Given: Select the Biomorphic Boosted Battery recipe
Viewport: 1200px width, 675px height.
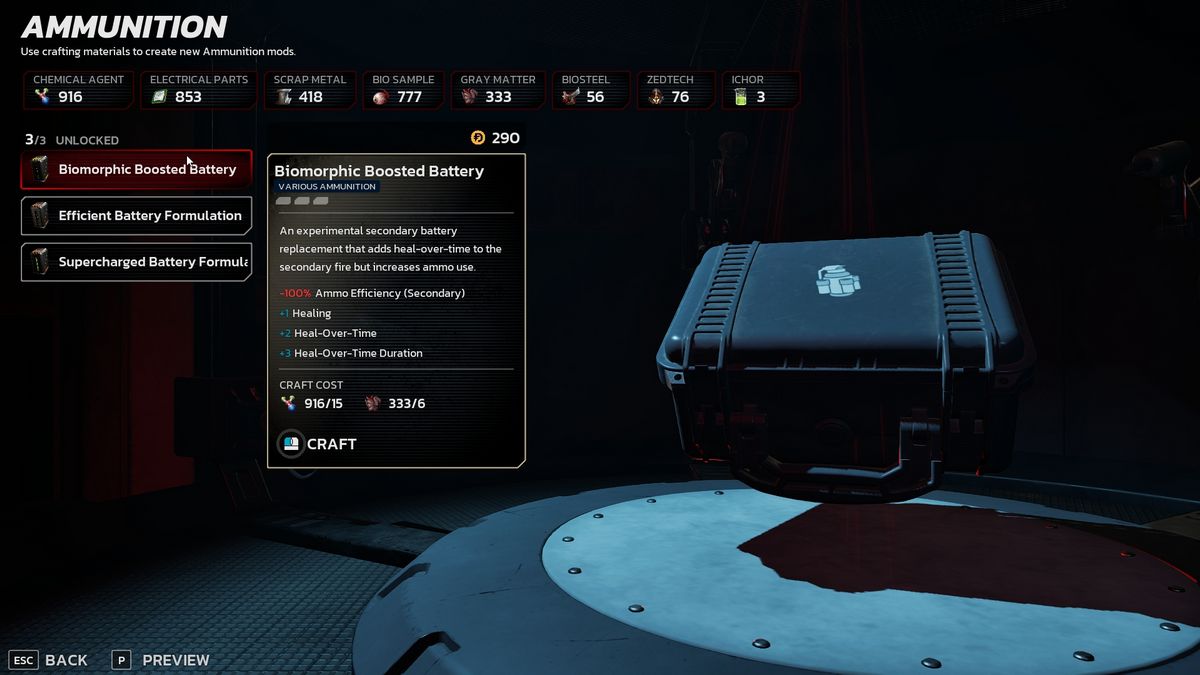Looking at the screenshot, I should [x=137, y=170].
